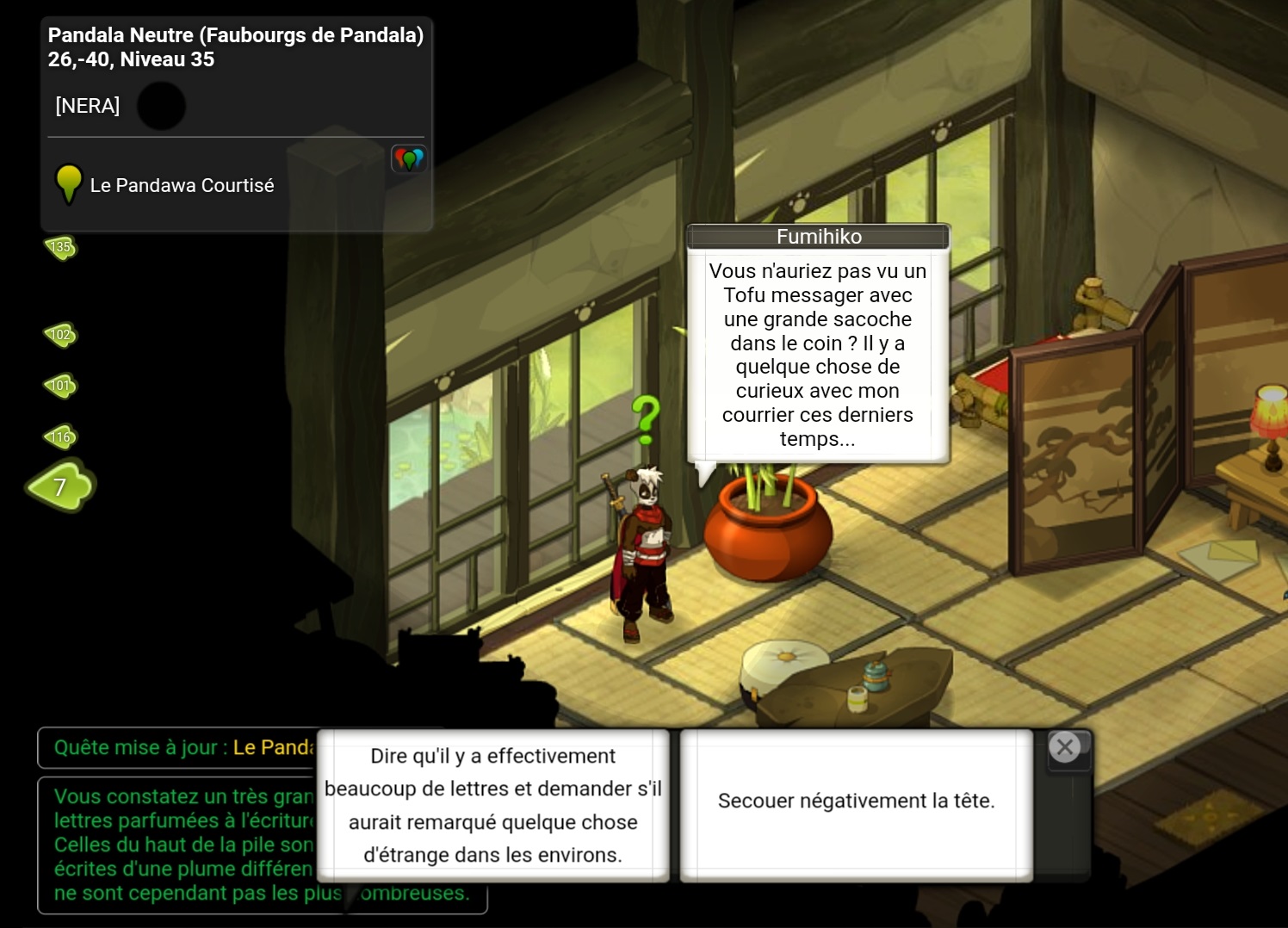
Task: Click the green leaf badge numbered 101
Action: [x=60, y=386]
